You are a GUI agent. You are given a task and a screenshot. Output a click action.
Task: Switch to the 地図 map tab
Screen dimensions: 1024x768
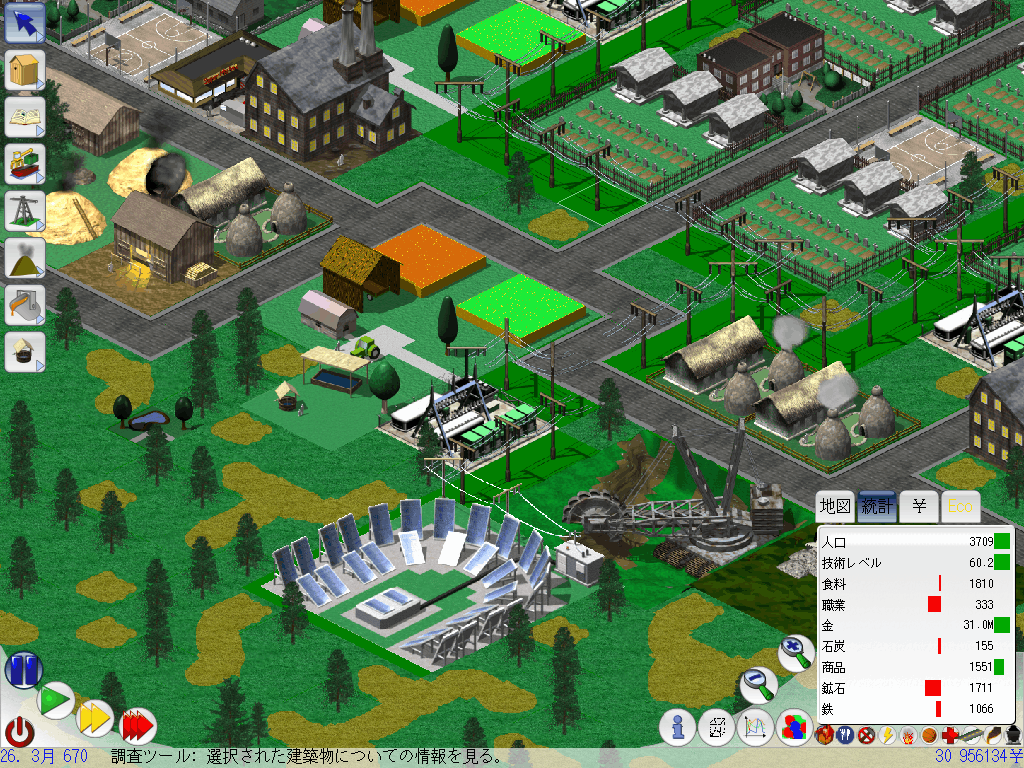(835, 507)
